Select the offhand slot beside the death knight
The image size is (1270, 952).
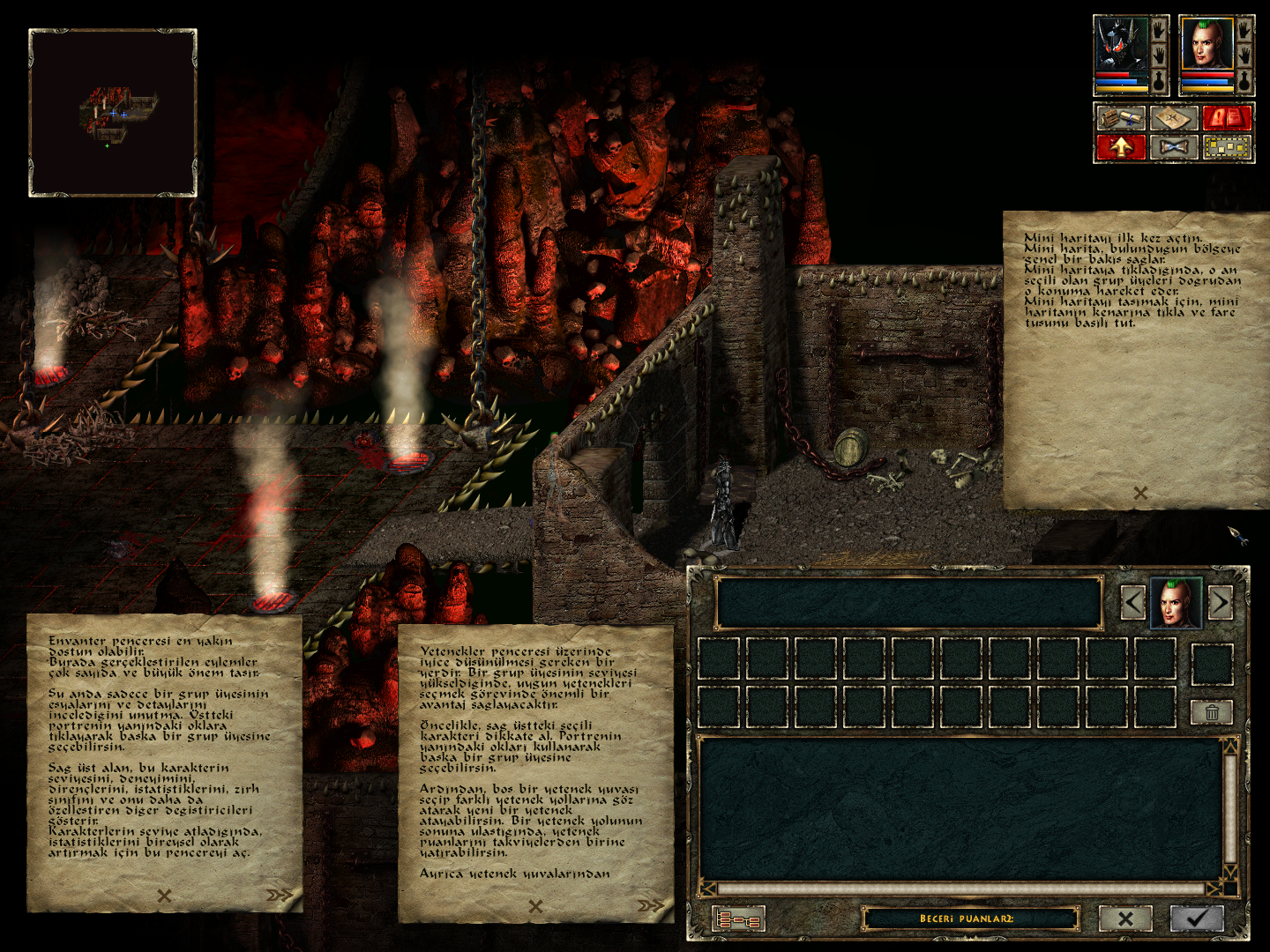pos(1158,55)
